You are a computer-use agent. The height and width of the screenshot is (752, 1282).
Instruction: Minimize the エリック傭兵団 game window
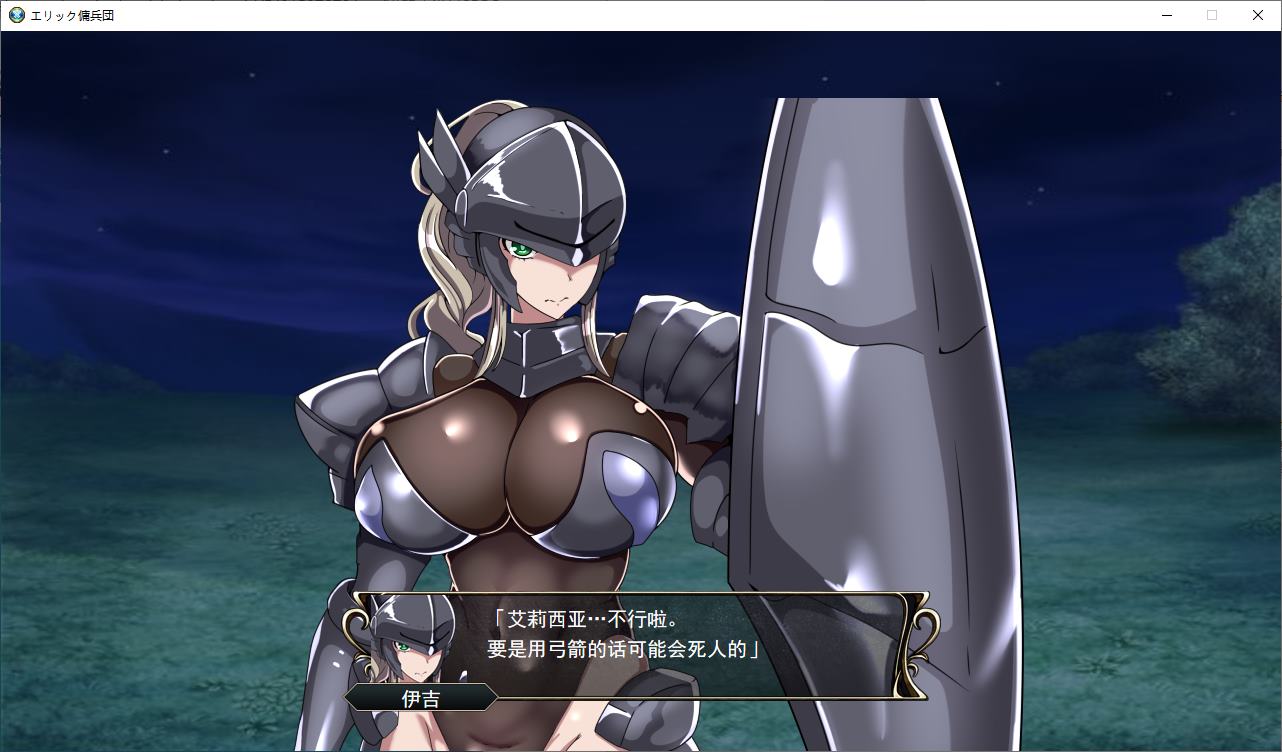click(x=1166, y=15)
